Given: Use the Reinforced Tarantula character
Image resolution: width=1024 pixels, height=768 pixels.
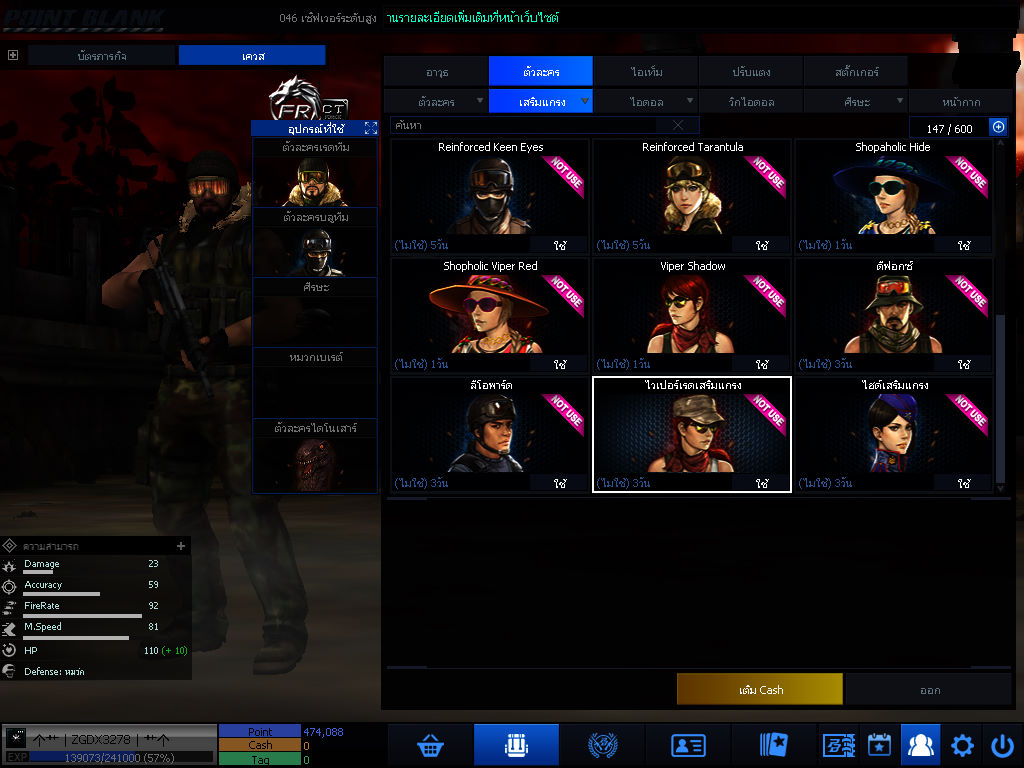Looking at the screenshot, I should tap(762, 245).
